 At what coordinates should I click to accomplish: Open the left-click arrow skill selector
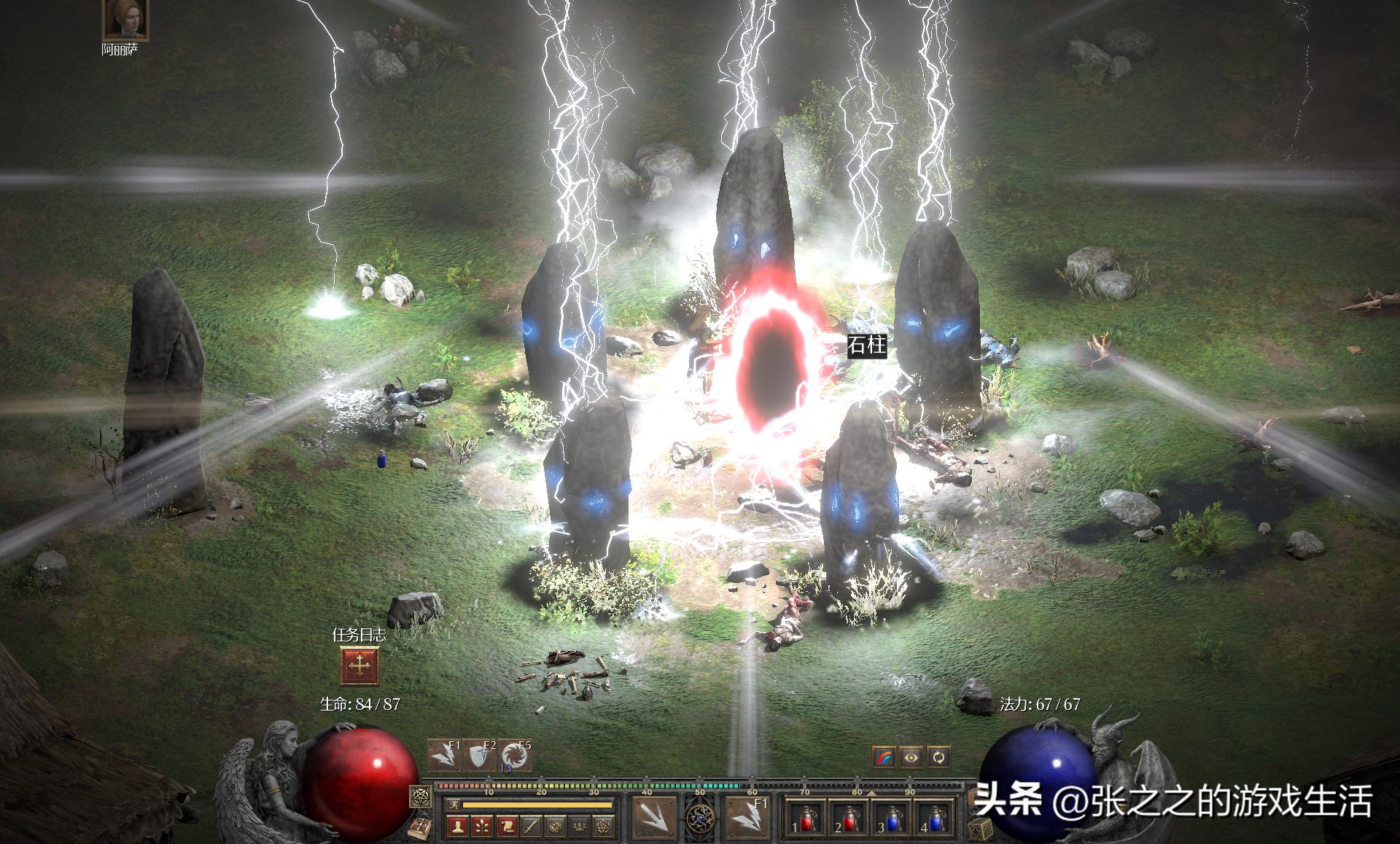click(651, 816)
